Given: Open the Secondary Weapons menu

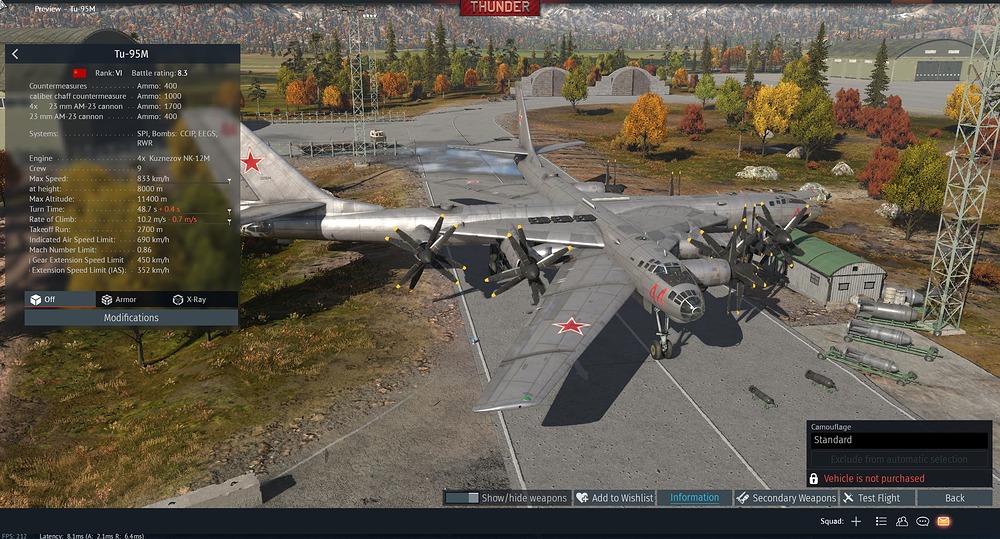Looking at the screenshot, I should pos(786,498).
